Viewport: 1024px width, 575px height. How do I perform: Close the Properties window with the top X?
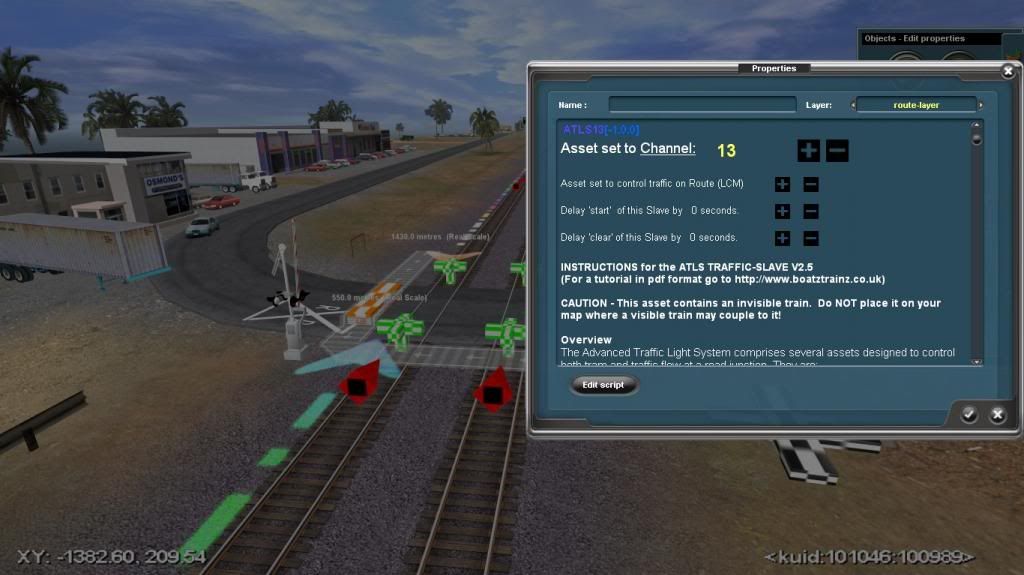pyautogui.click(x=1007, y=71)
